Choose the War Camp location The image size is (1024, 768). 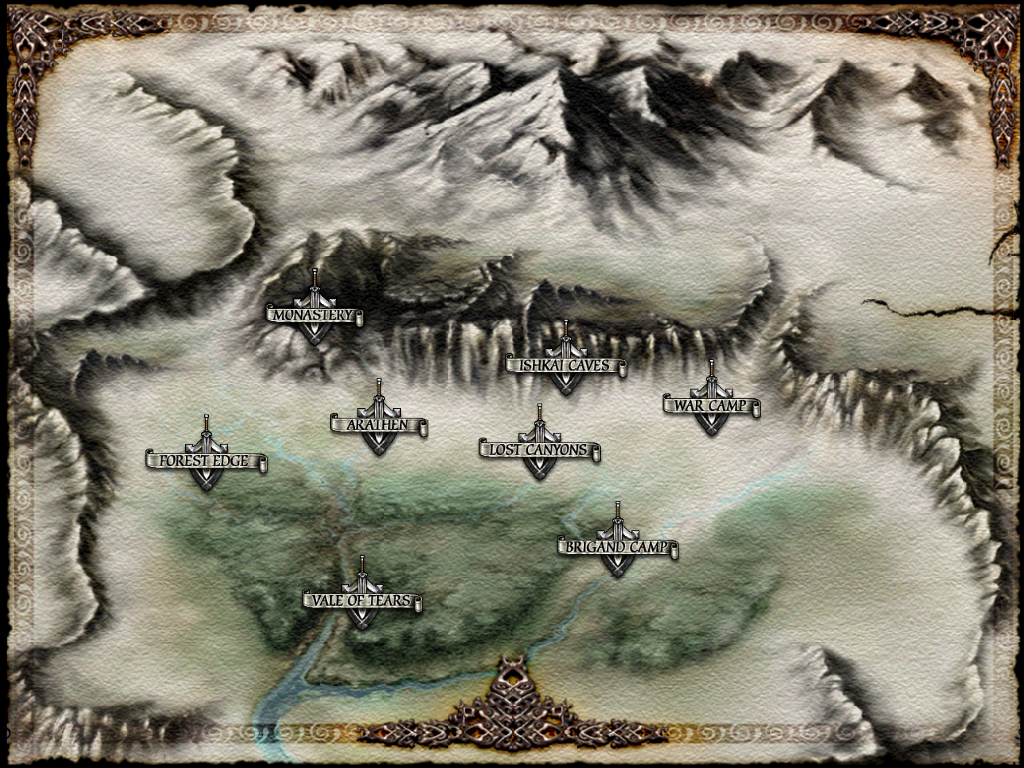pyautogui.click(x=711, y=407)
